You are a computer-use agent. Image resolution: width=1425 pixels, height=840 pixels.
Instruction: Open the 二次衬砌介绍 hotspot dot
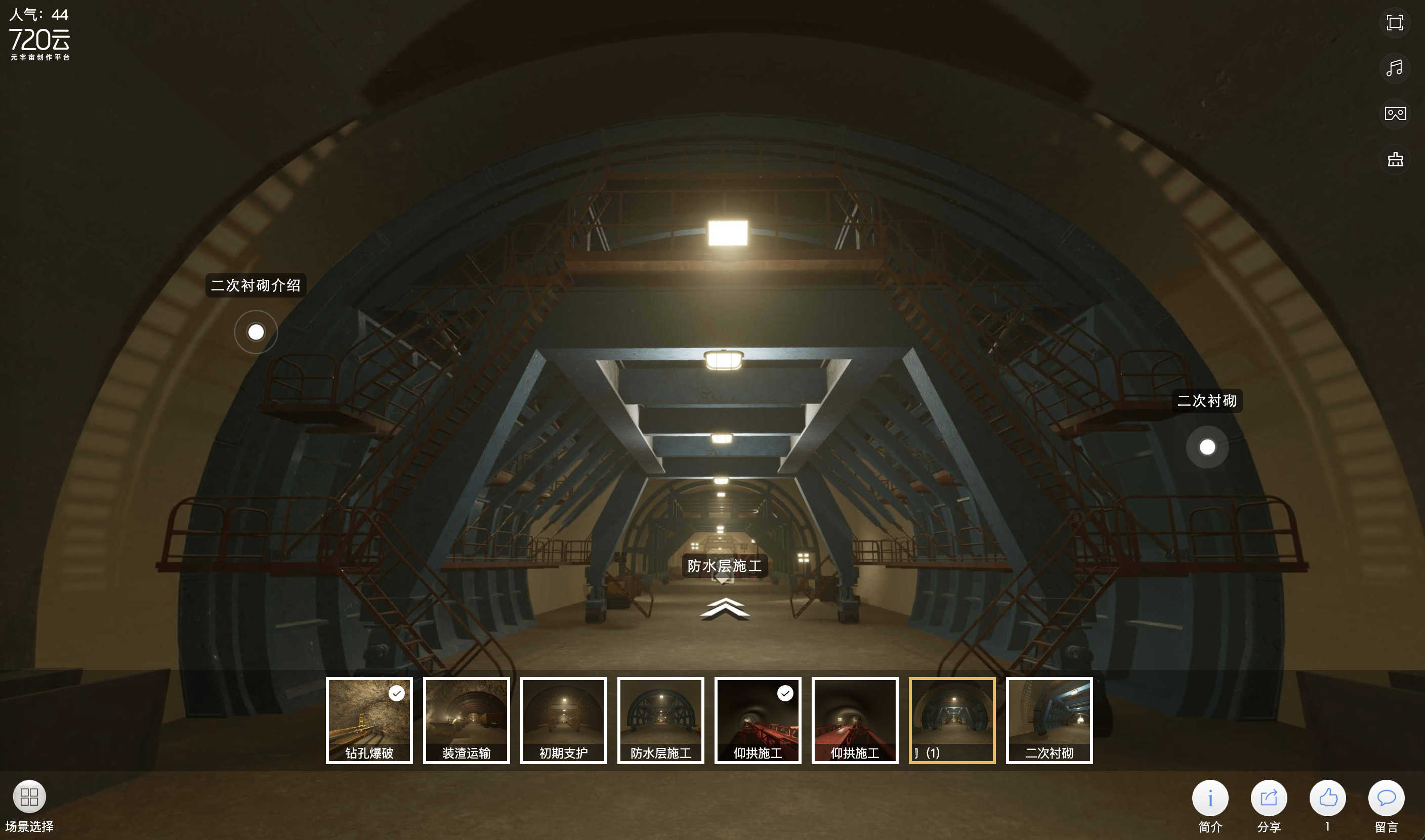pyautogui.click(x=256, y=331)
